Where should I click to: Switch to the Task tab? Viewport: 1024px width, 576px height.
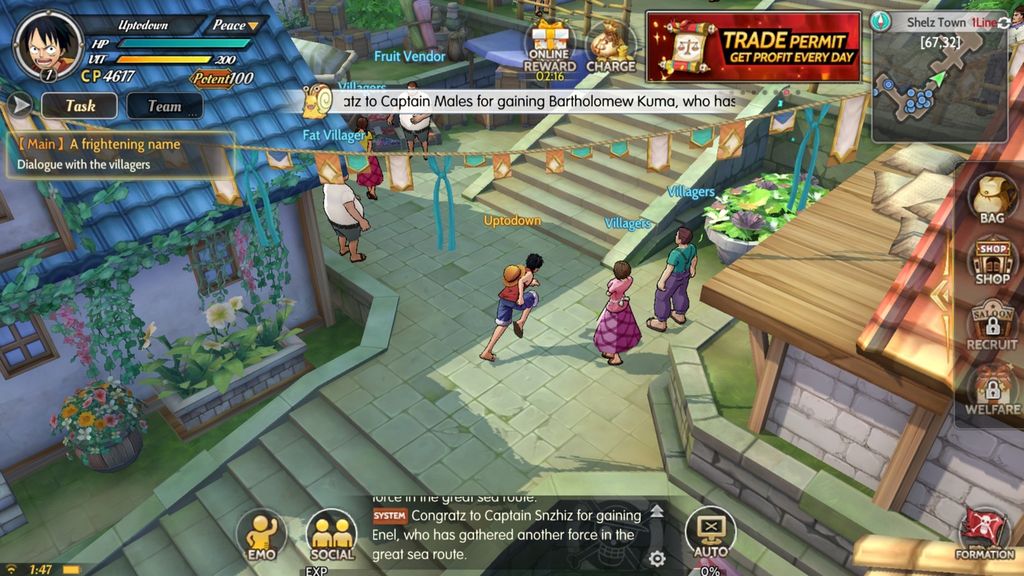coord(80,105)
